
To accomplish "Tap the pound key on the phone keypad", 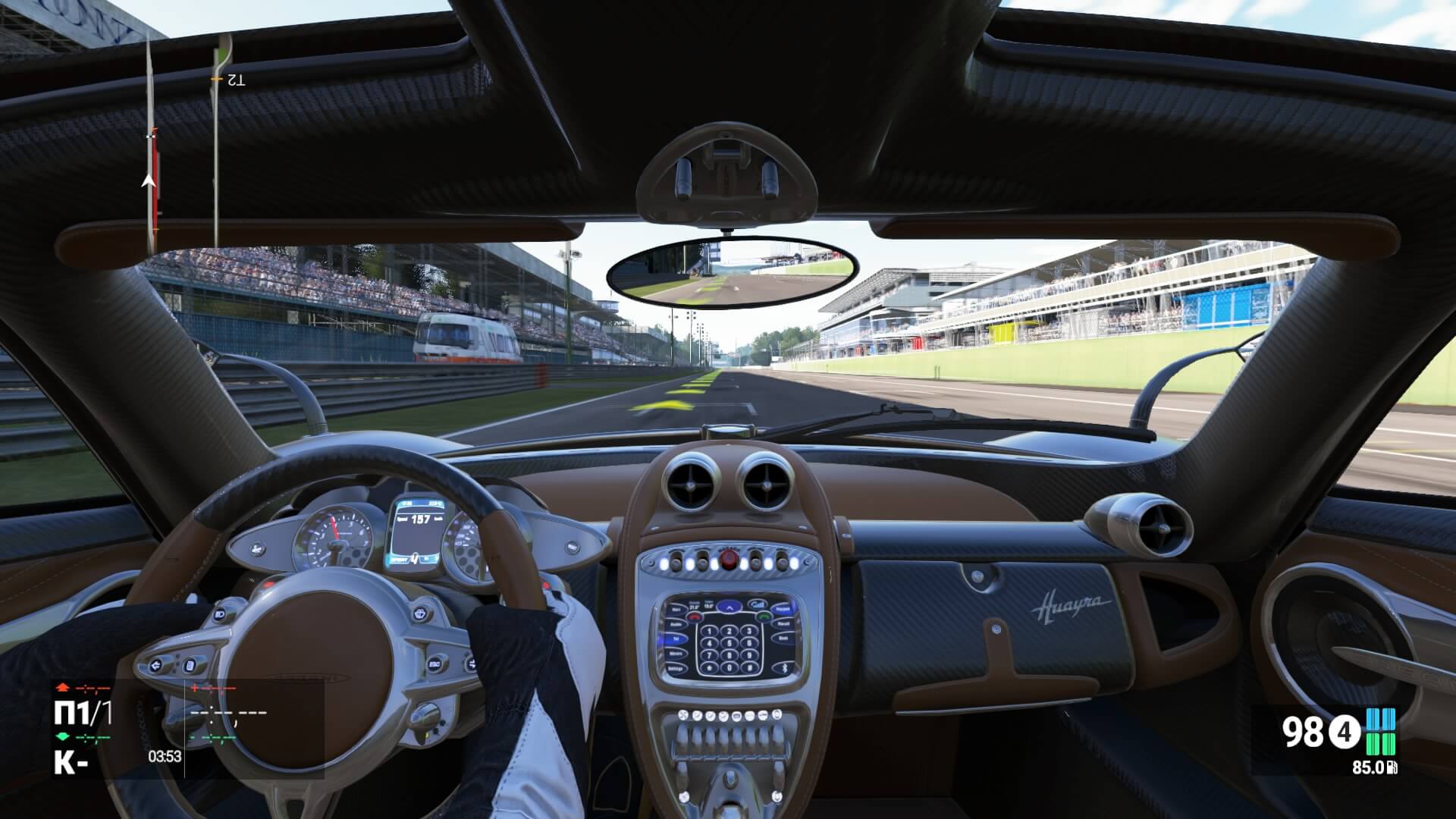I will [x=748, y=668].
